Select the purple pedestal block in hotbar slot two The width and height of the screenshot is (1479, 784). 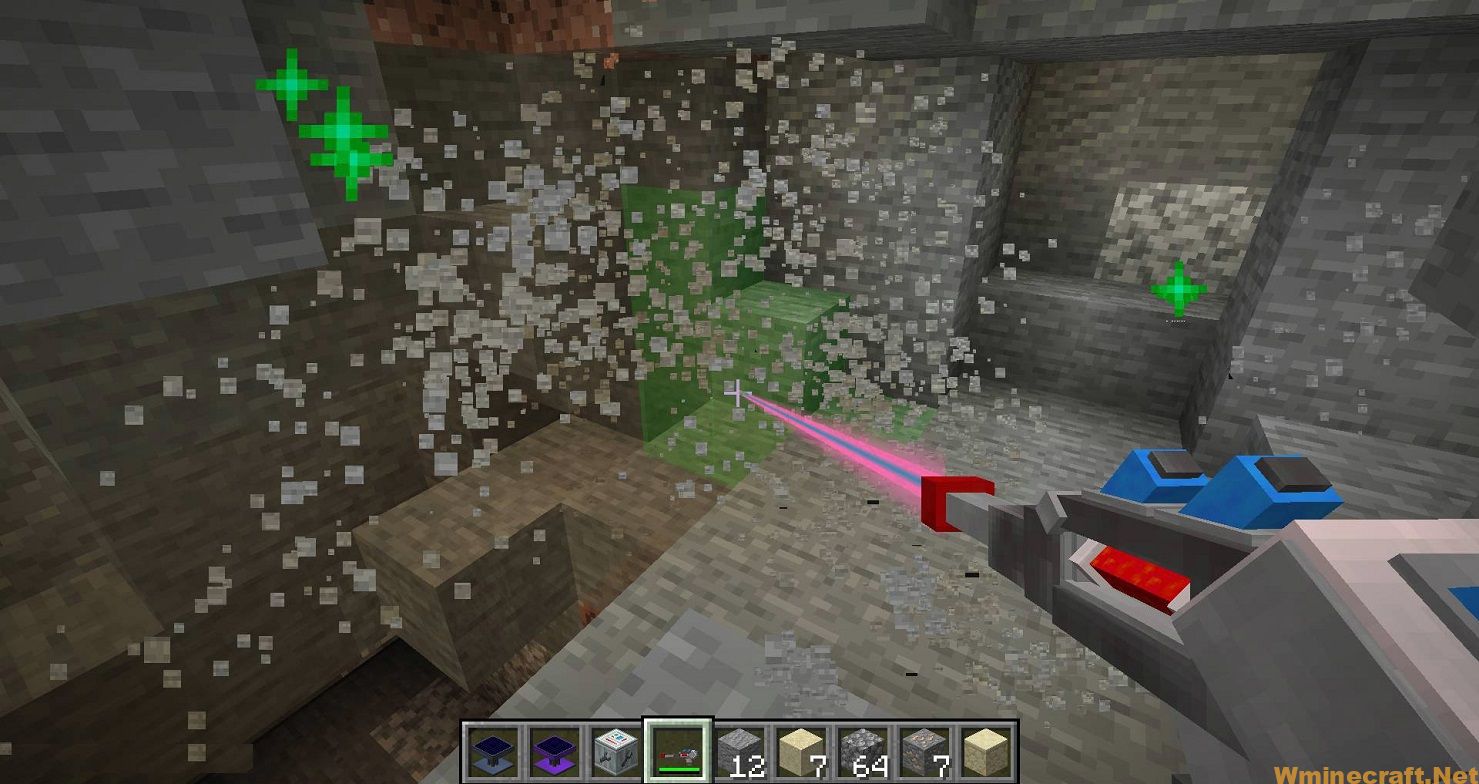[x=555, y=755]
